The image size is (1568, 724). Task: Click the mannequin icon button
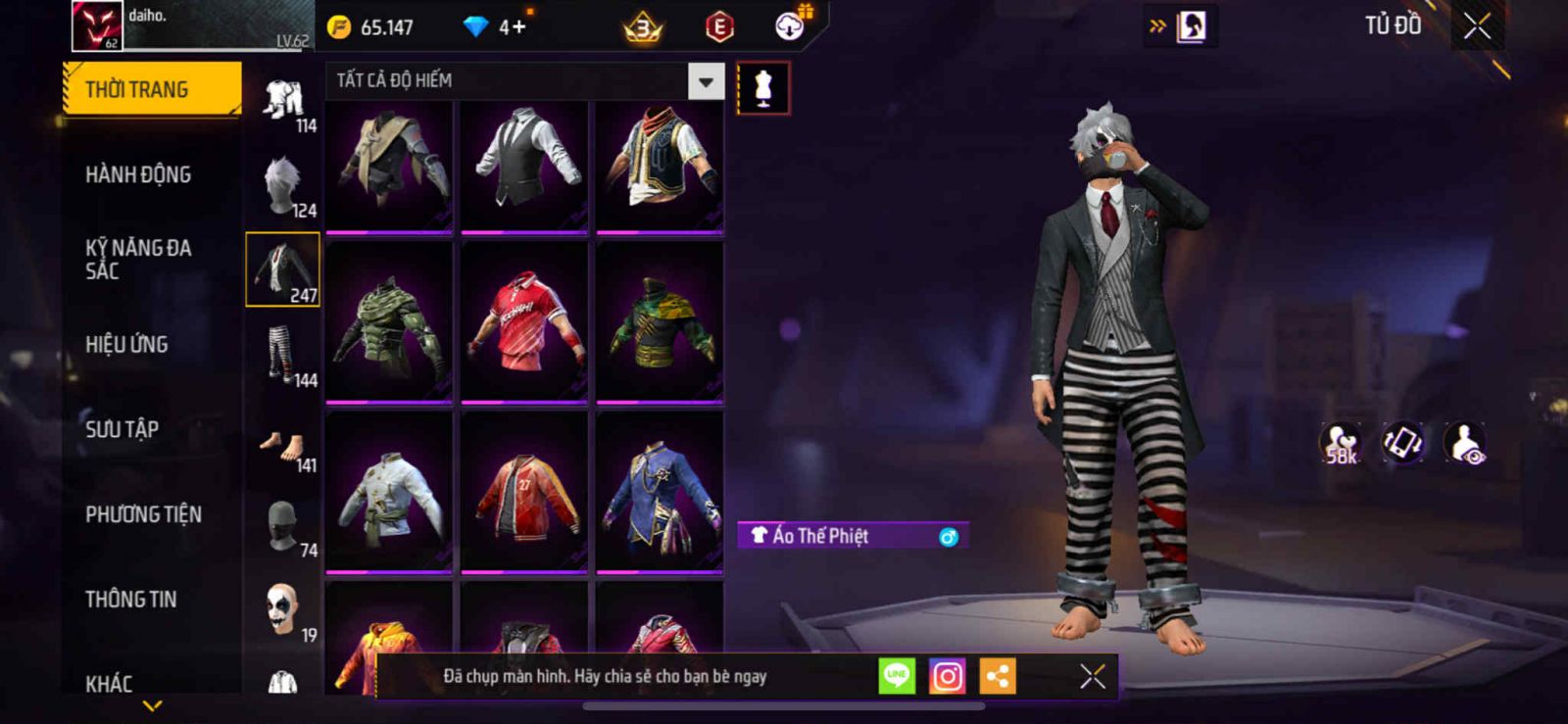[x=763, y=88]
